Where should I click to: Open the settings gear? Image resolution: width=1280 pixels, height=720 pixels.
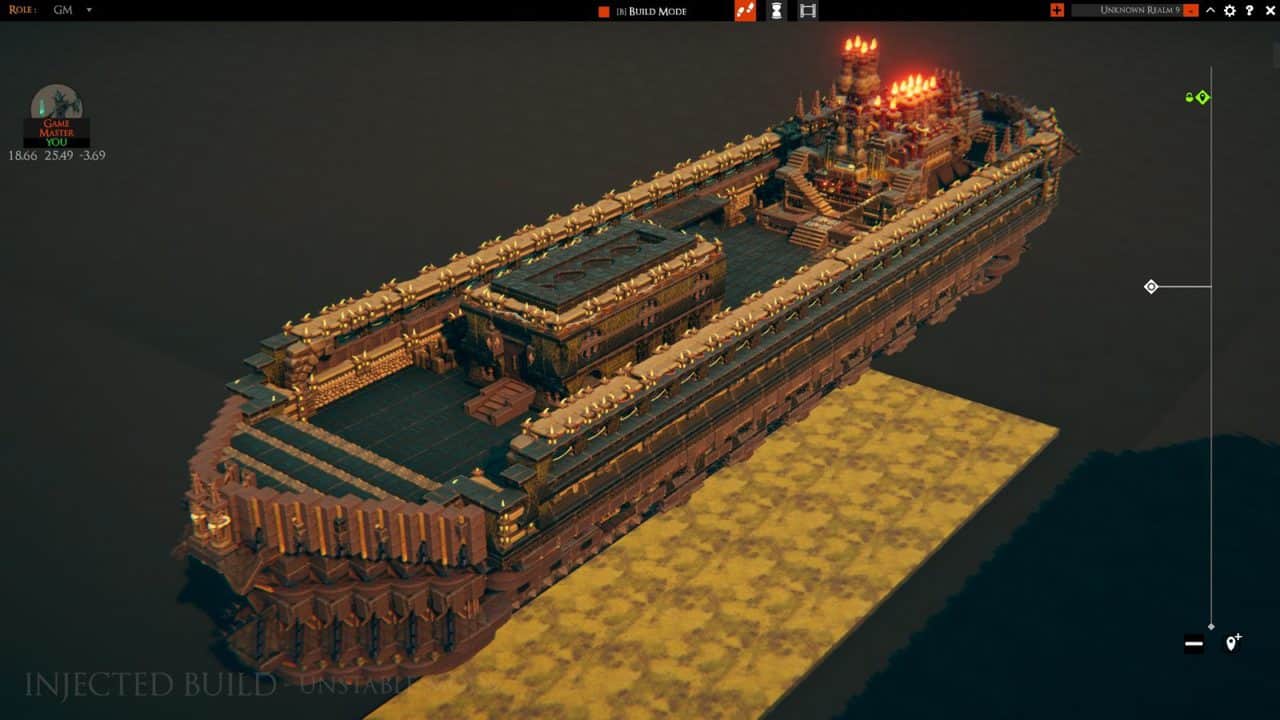pyautogui.click(x=1230, y=12)
